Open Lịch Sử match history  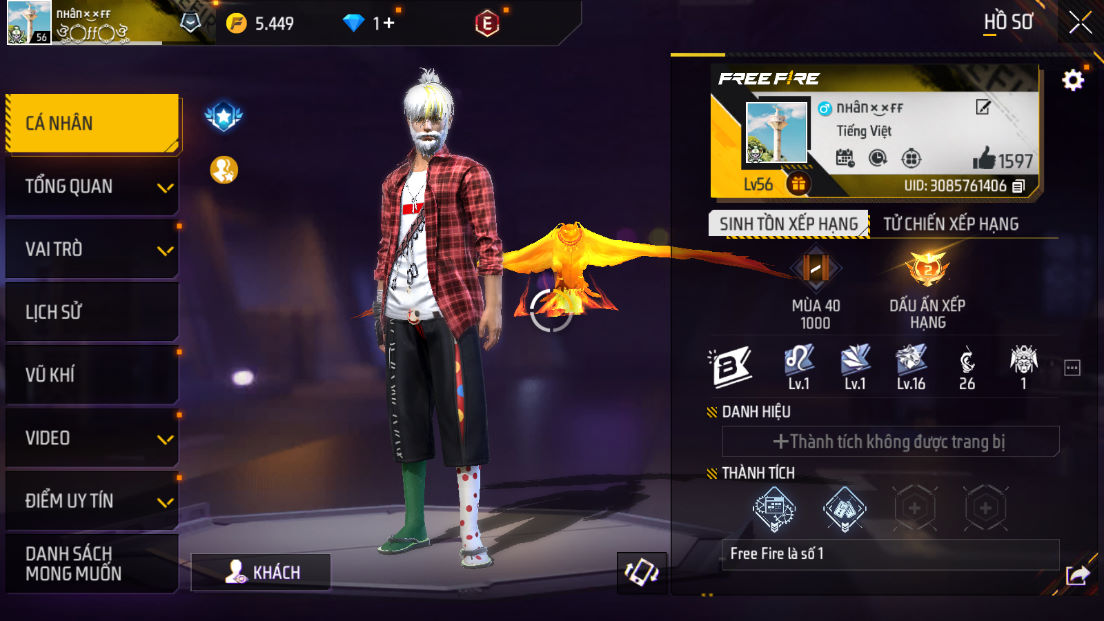(x=92, y=313)
